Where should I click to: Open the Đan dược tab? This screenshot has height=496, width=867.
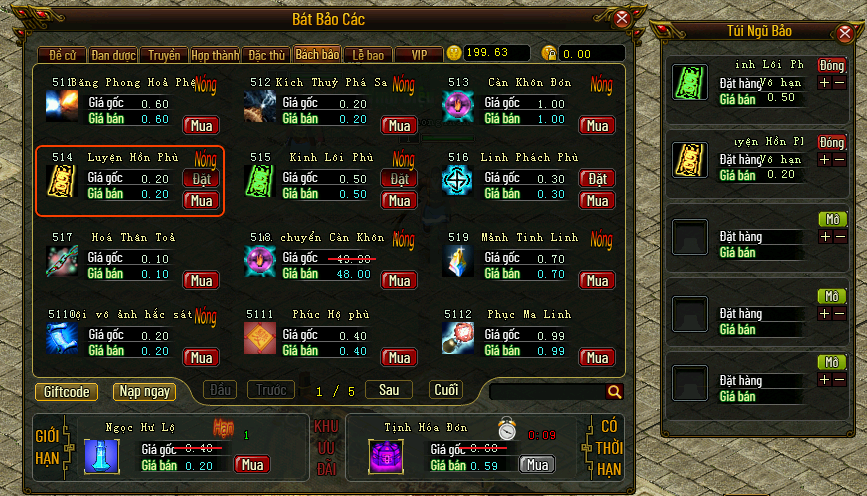112,55
